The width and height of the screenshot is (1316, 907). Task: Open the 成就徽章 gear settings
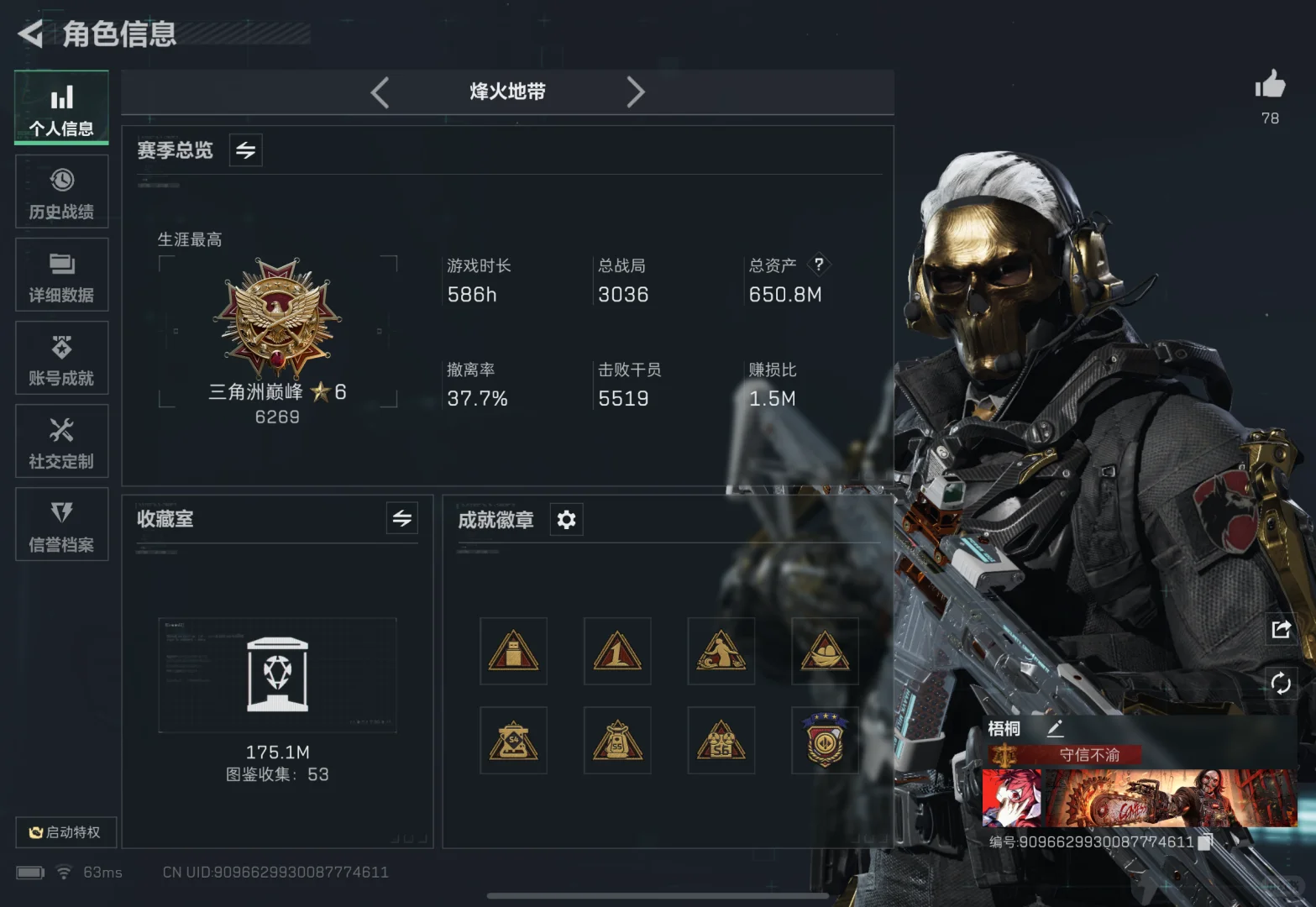click(x=566, y=520)
